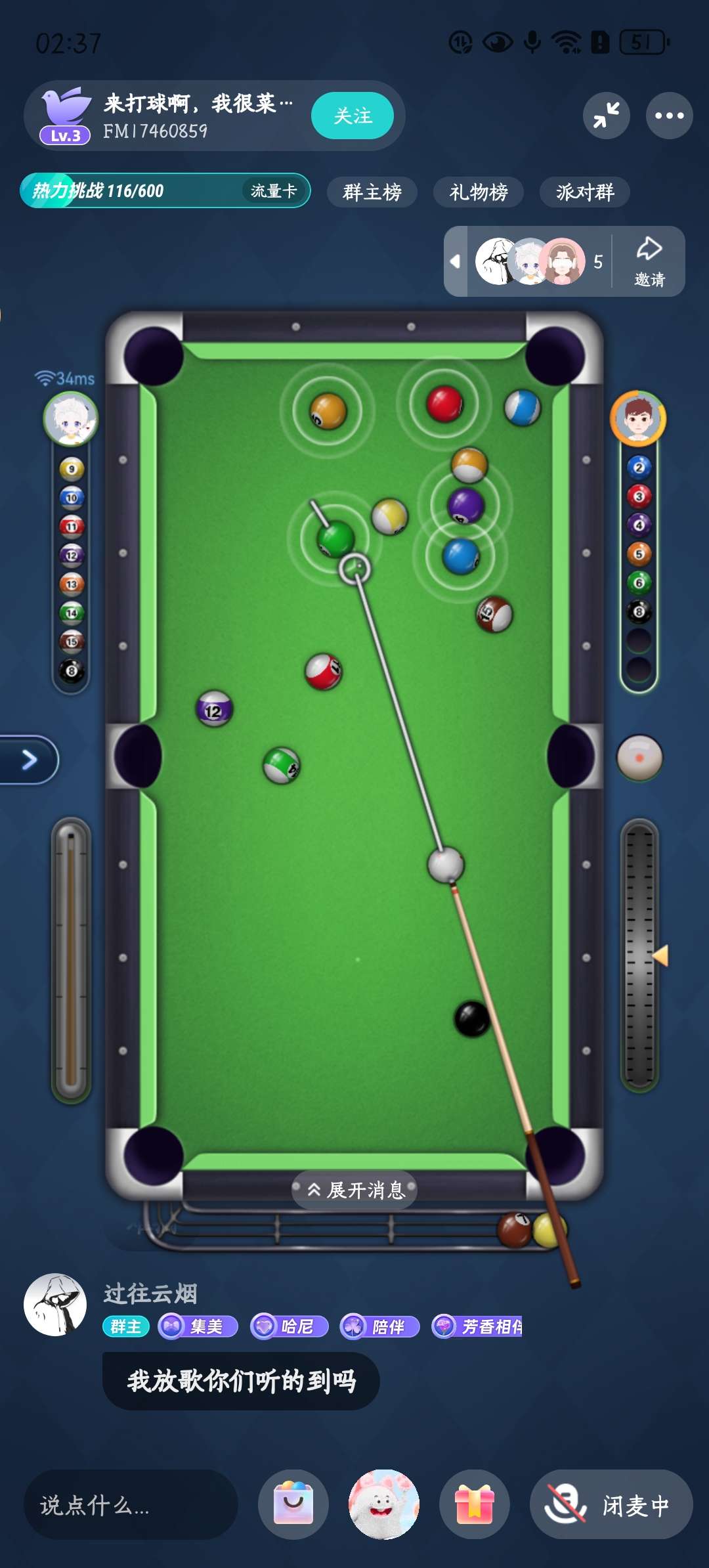Open the three-dot more options menu

click(x=669, y=116)
